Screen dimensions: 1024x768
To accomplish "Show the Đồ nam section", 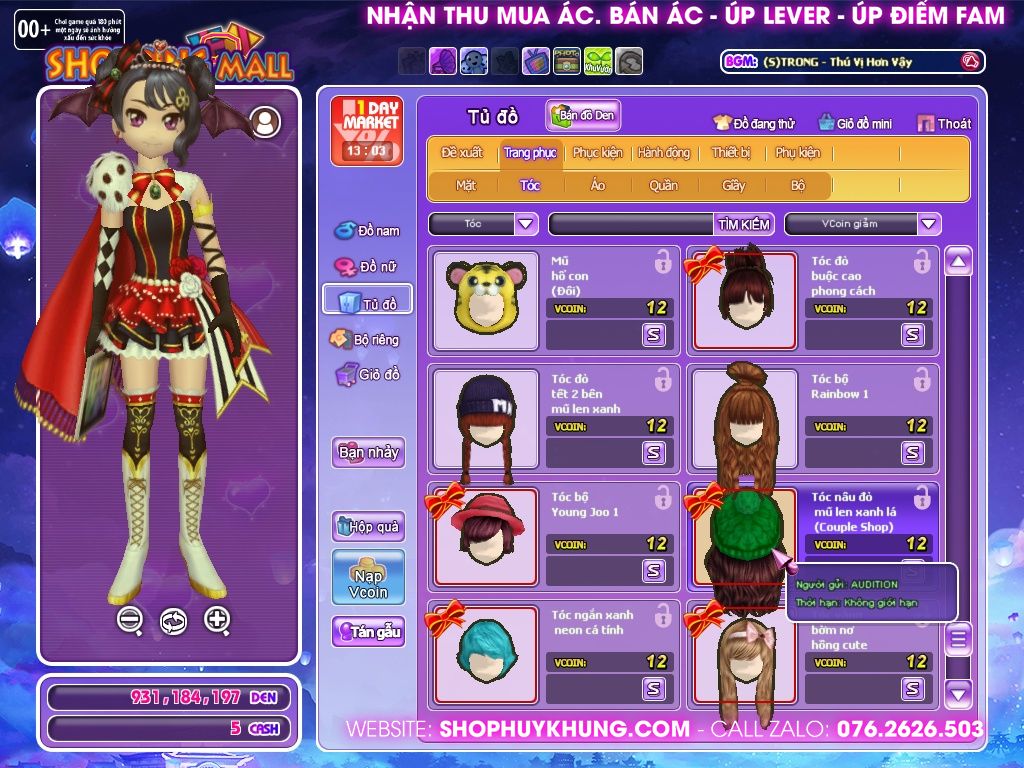I will coord(368,231).
